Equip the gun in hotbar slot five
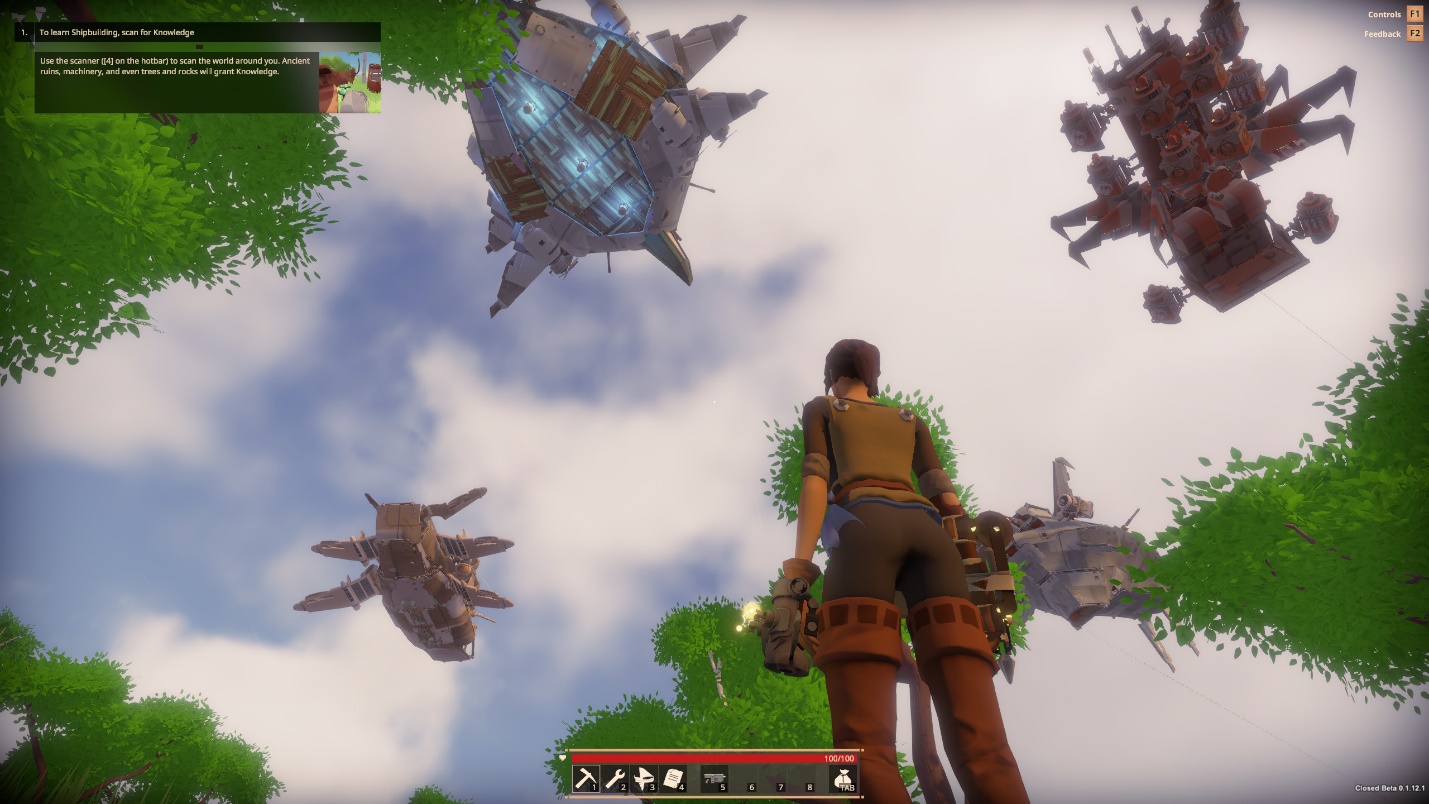 click(714, 779)
